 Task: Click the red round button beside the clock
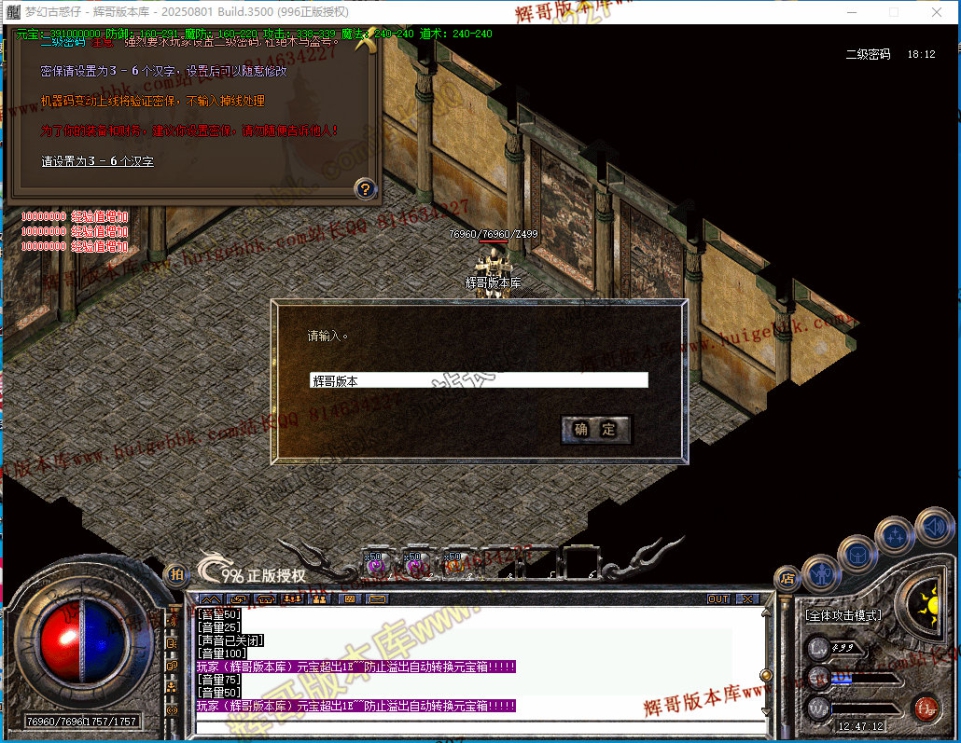[x=925, y=707]
